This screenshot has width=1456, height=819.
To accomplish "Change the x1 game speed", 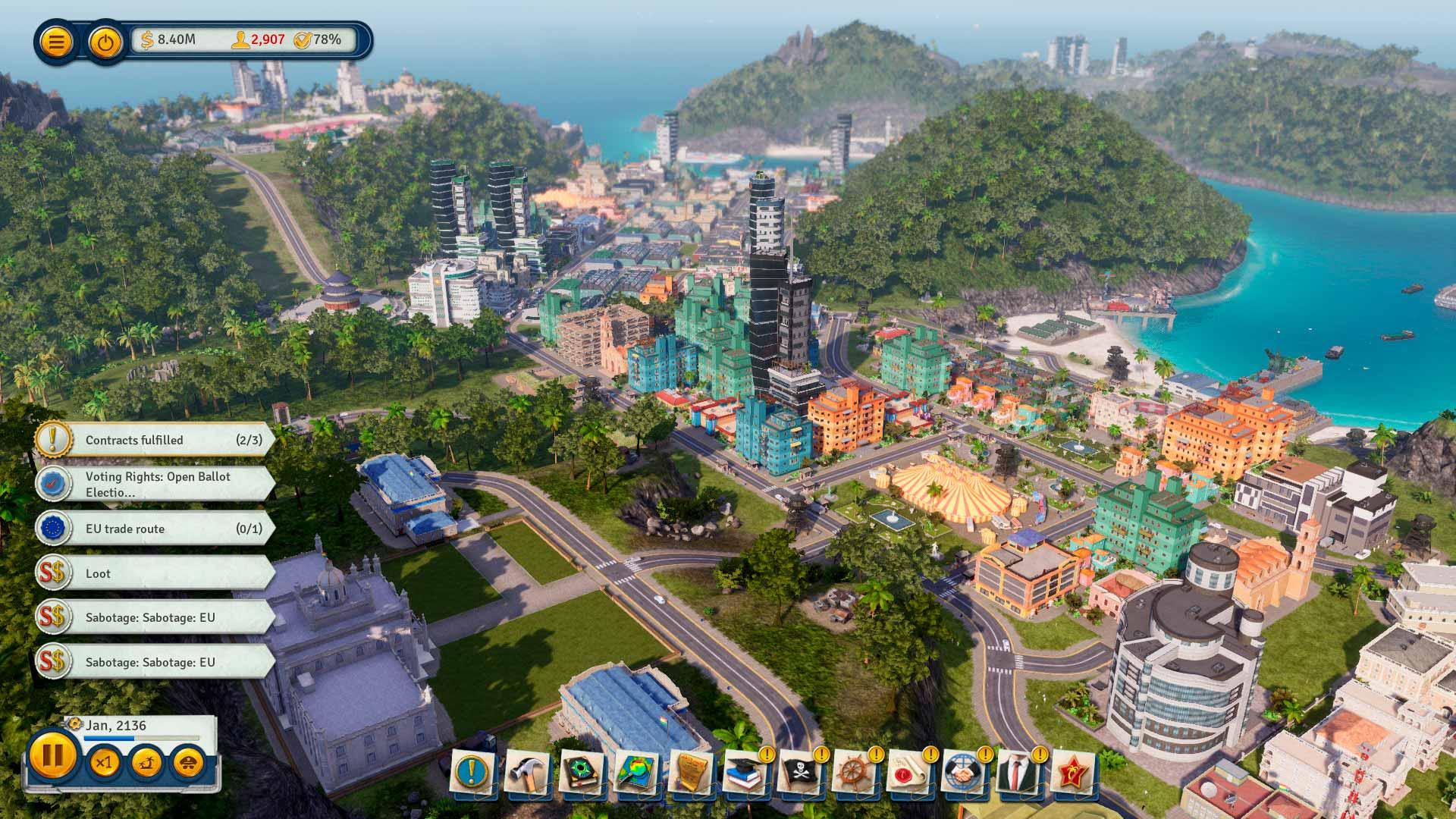I will click(x=104, y=761).
